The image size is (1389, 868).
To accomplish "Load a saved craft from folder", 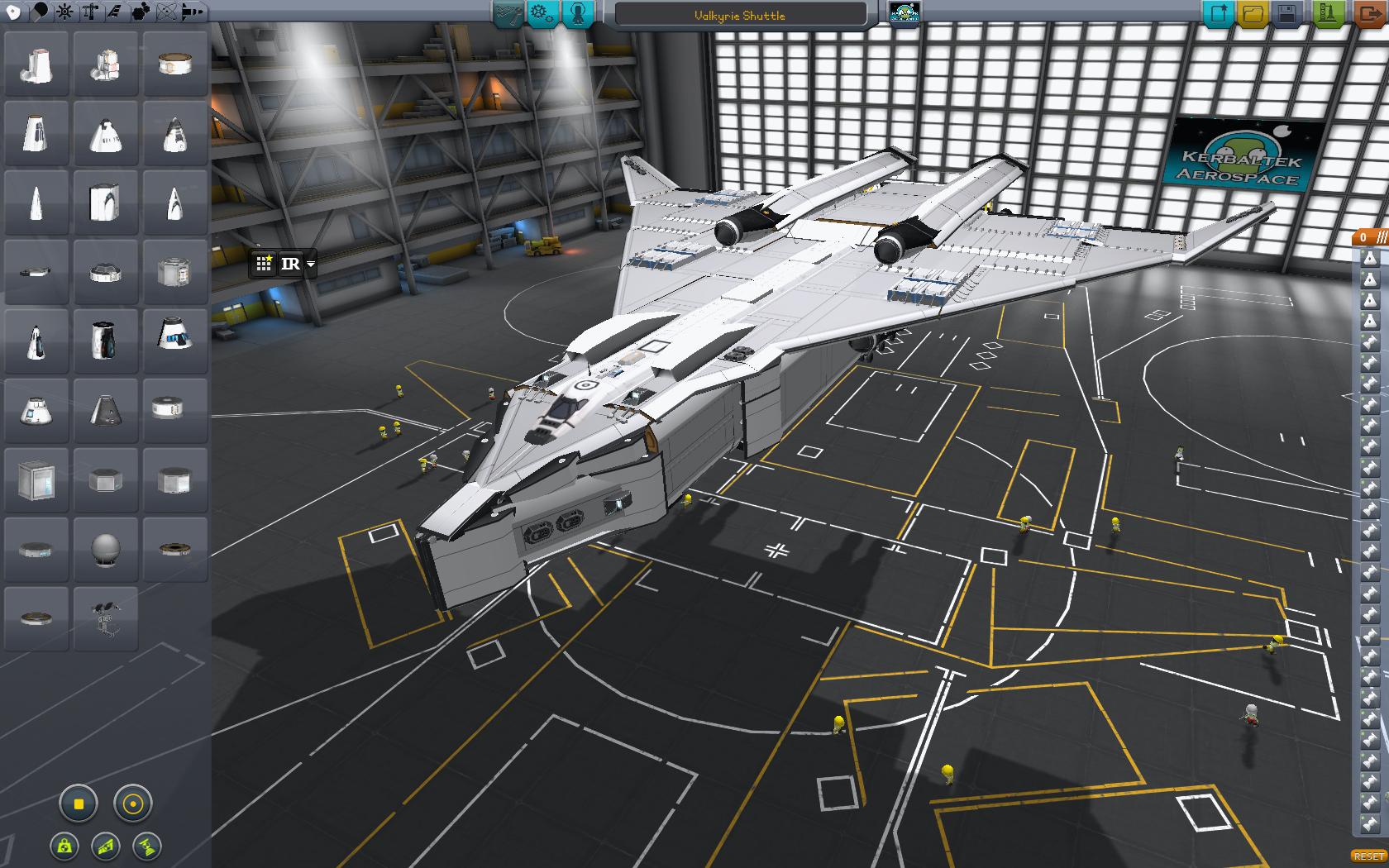I will tap(1253, 14).
